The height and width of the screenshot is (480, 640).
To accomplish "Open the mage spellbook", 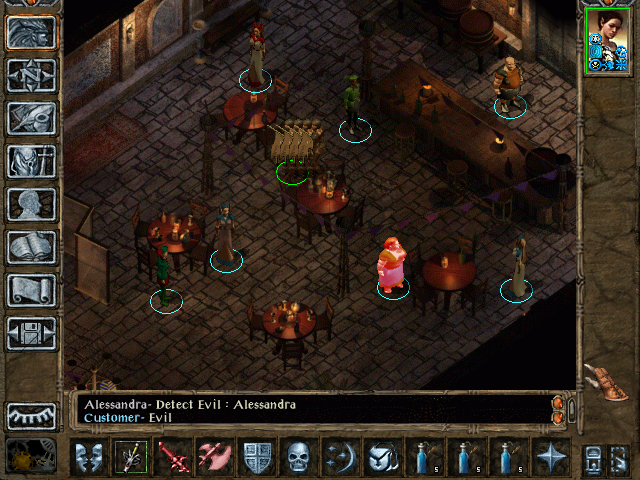I will pyautogui.click(x=31, y=247).
